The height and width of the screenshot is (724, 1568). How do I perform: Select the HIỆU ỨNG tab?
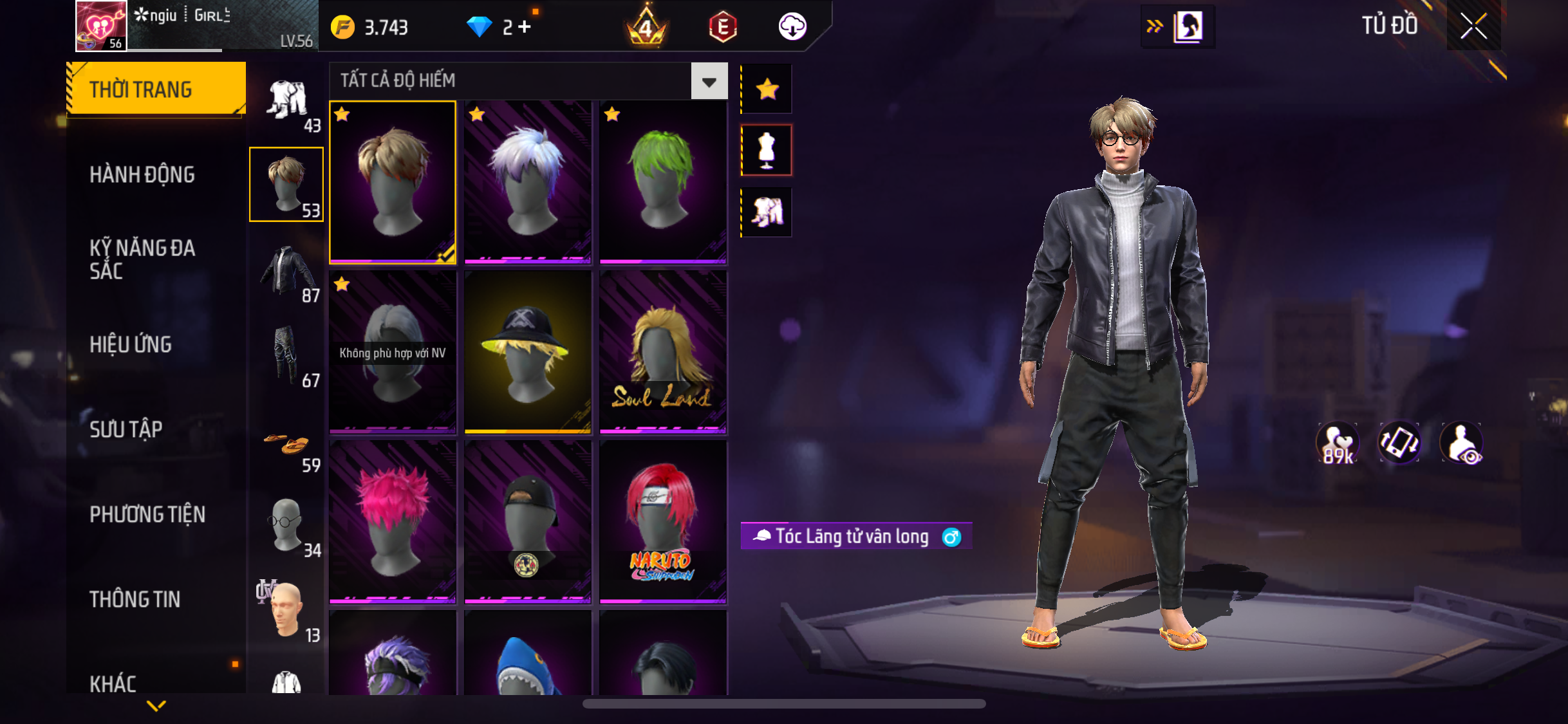coord(131,344)
